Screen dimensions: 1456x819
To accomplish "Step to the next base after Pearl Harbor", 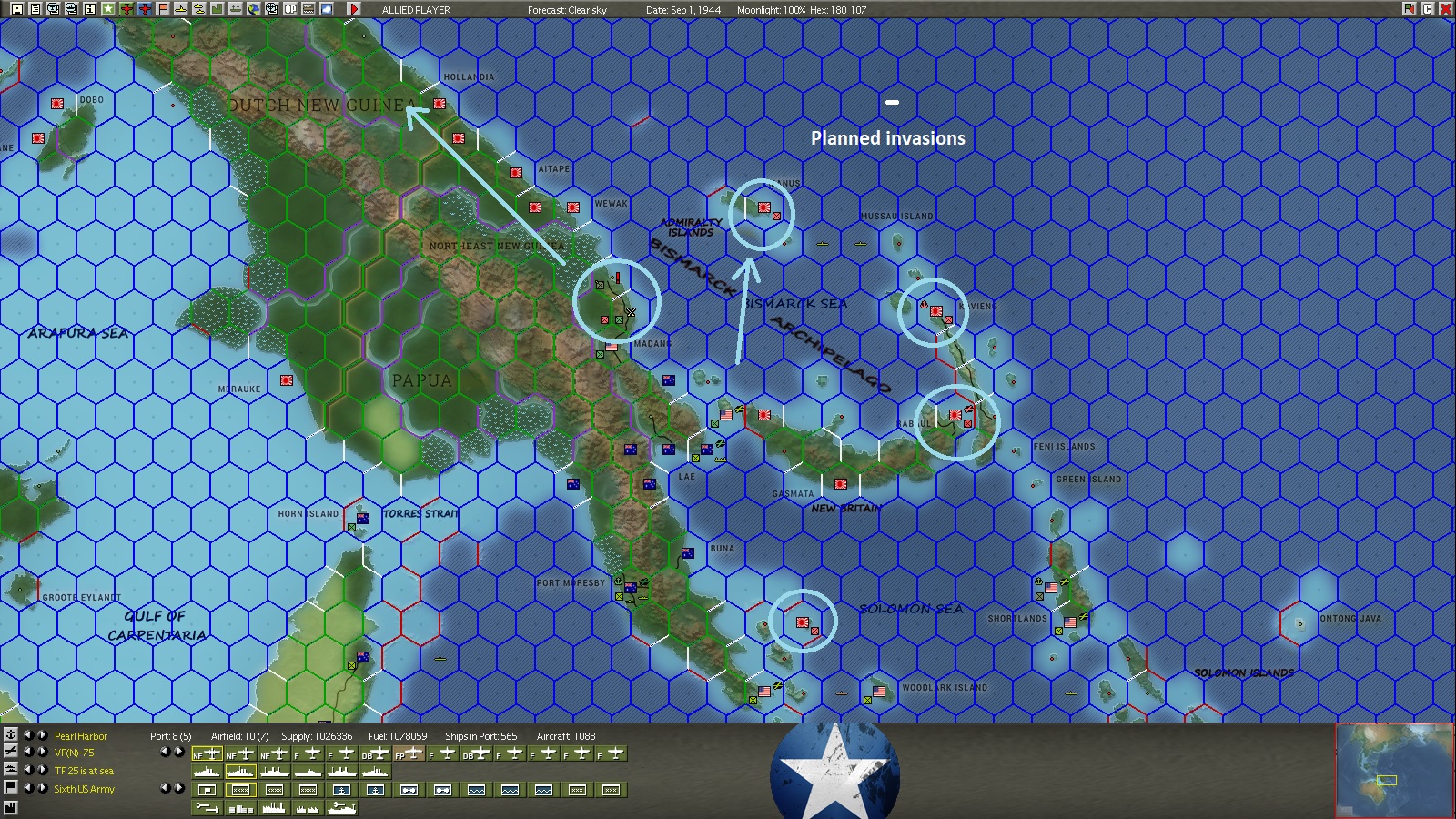I will point(42,734).
